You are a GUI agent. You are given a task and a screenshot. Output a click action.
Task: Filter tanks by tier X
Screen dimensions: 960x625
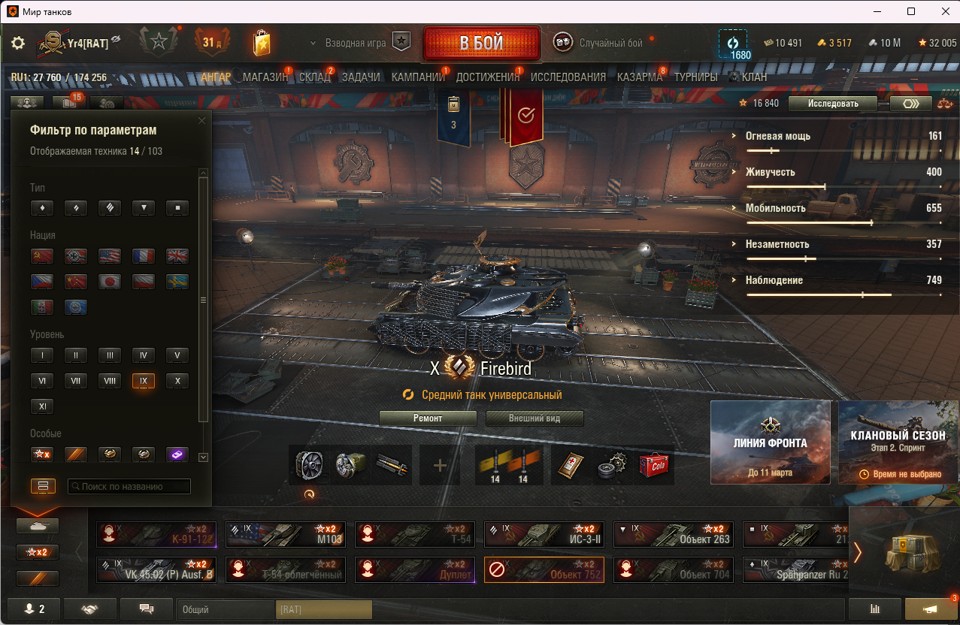pyautogui.click(x=176, y=381)
